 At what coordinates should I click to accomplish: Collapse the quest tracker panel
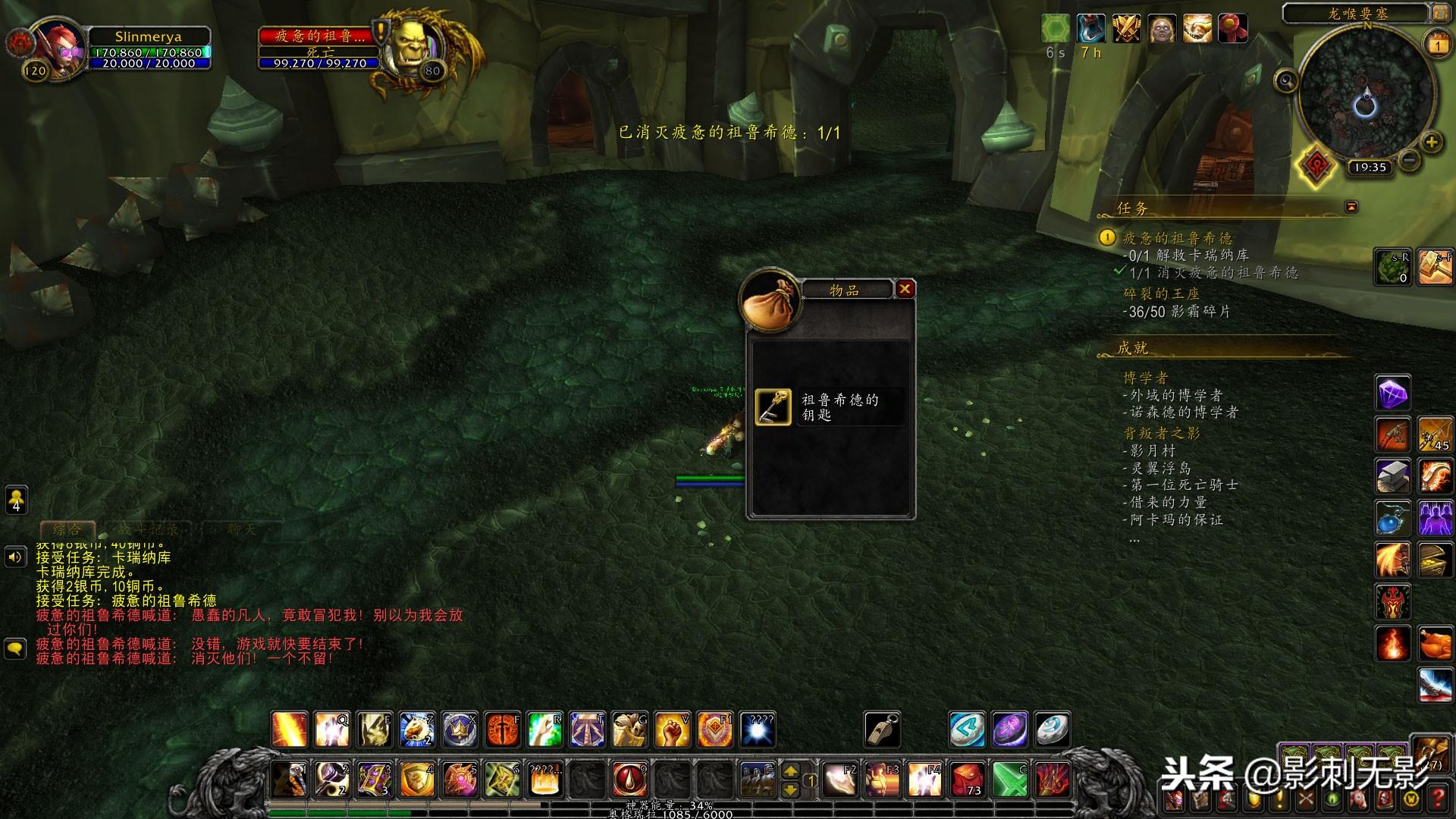tap(1351, 206)
